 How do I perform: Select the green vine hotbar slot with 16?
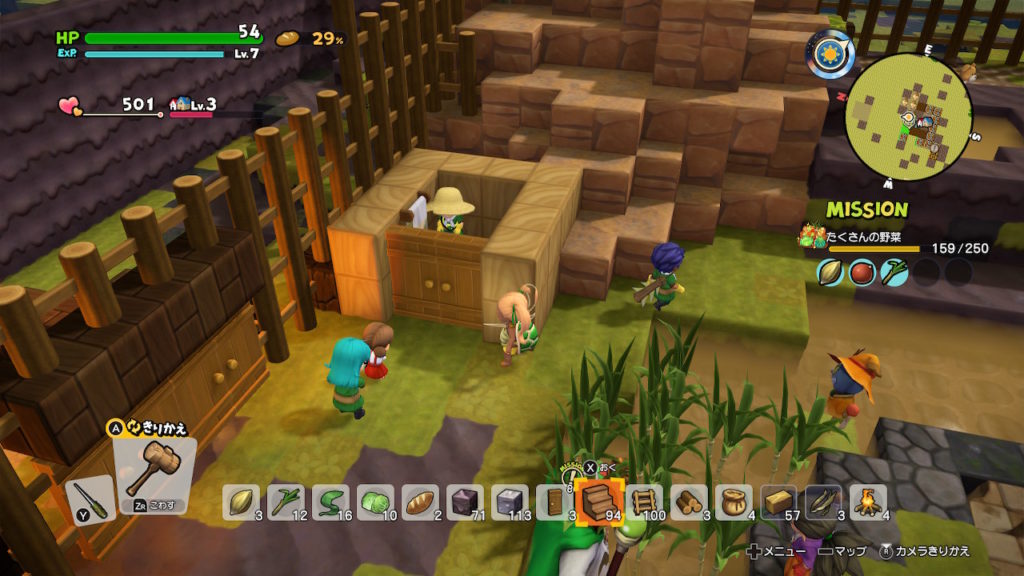click(331, 501)
